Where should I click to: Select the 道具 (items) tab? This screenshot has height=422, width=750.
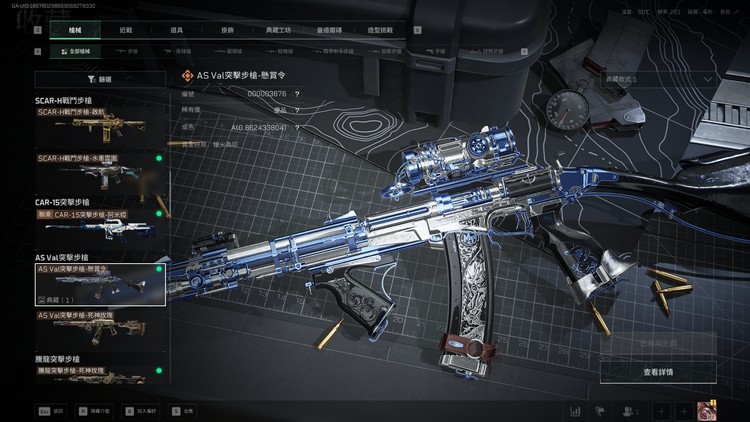[175, 31]
